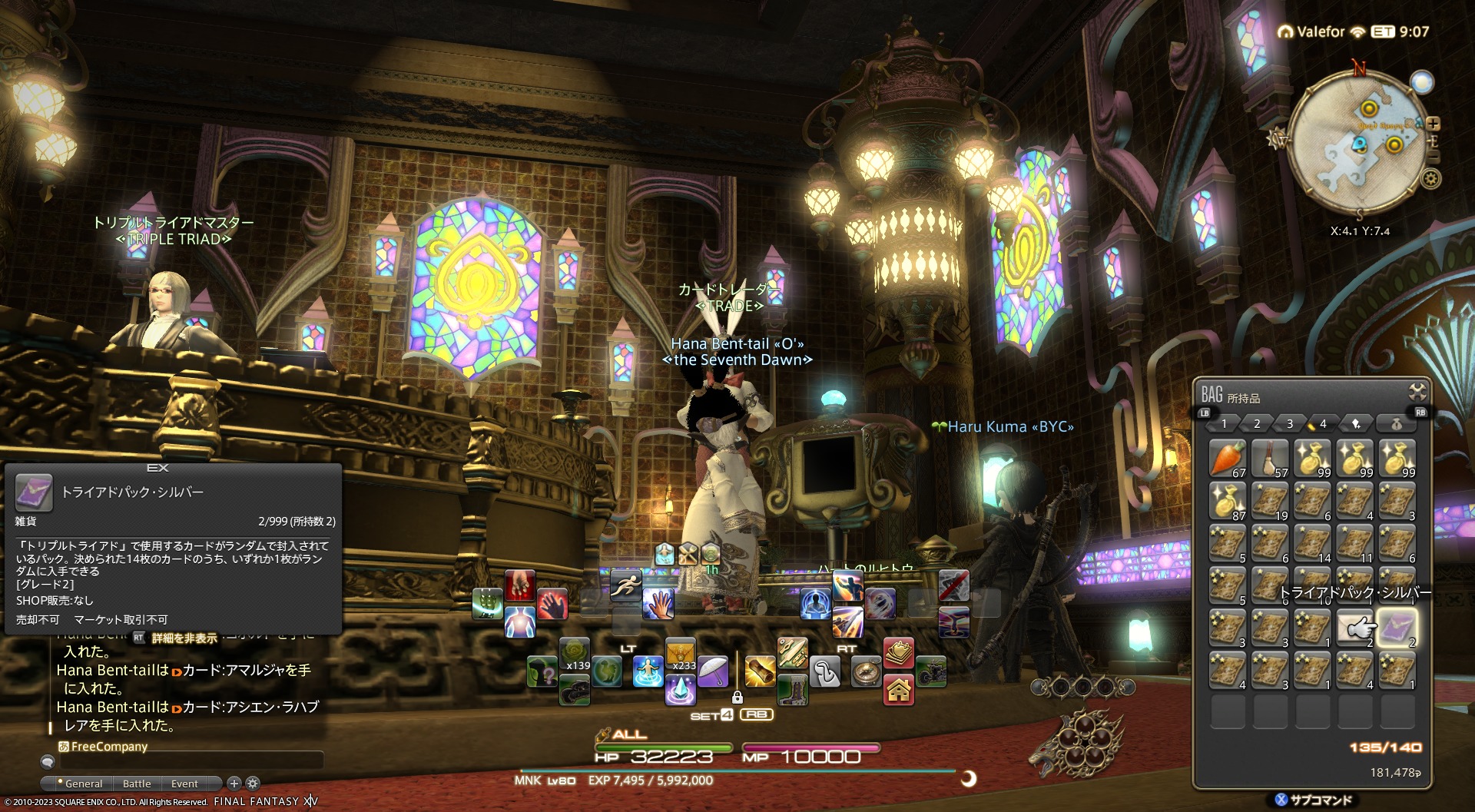Viewport: 1475px width, 812px height.
Task: Click the minimap zoom-out minus button
Action: click(1433, 157)
